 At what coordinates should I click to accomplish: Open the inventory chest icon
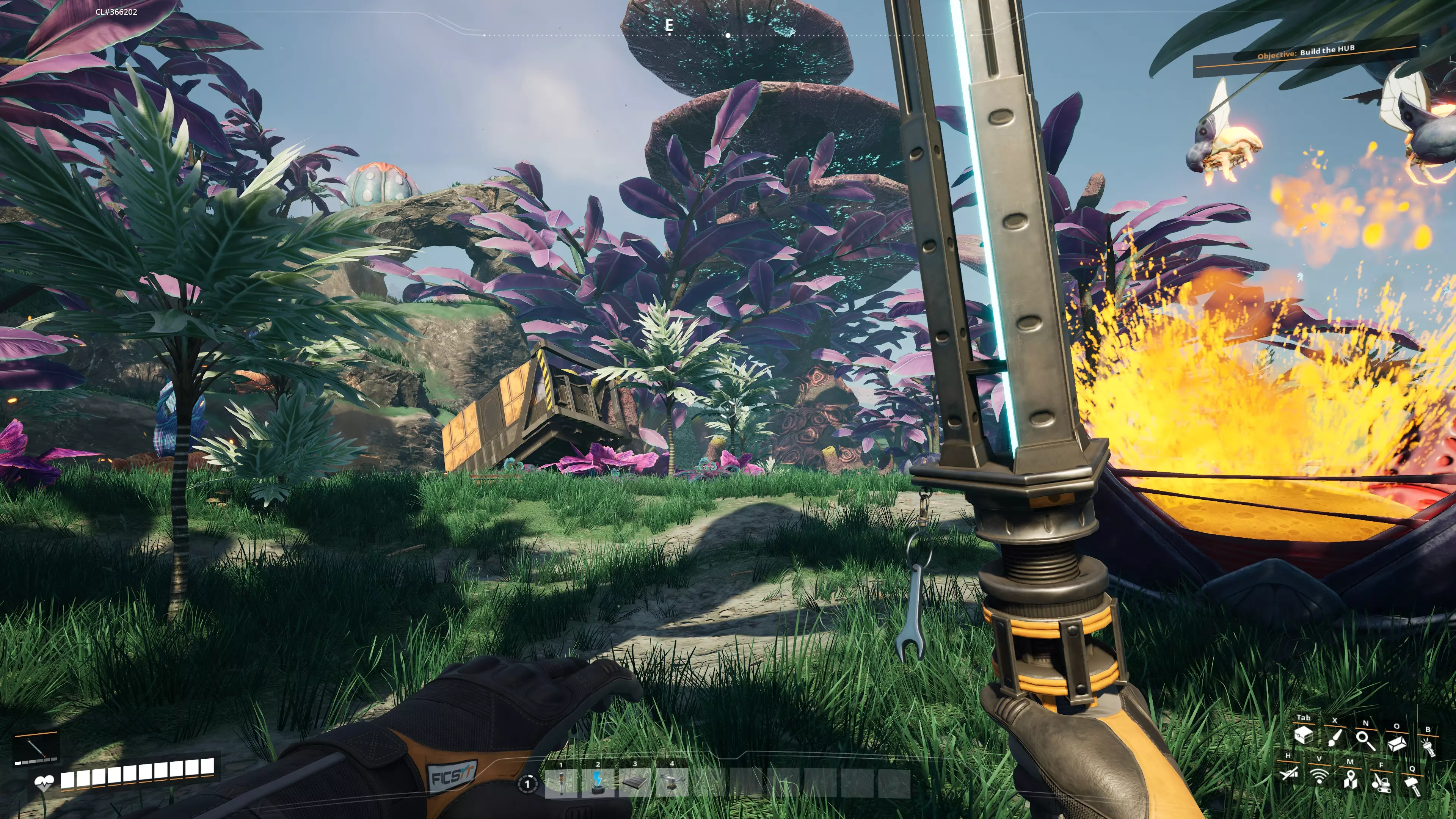tap(1304, 735)
